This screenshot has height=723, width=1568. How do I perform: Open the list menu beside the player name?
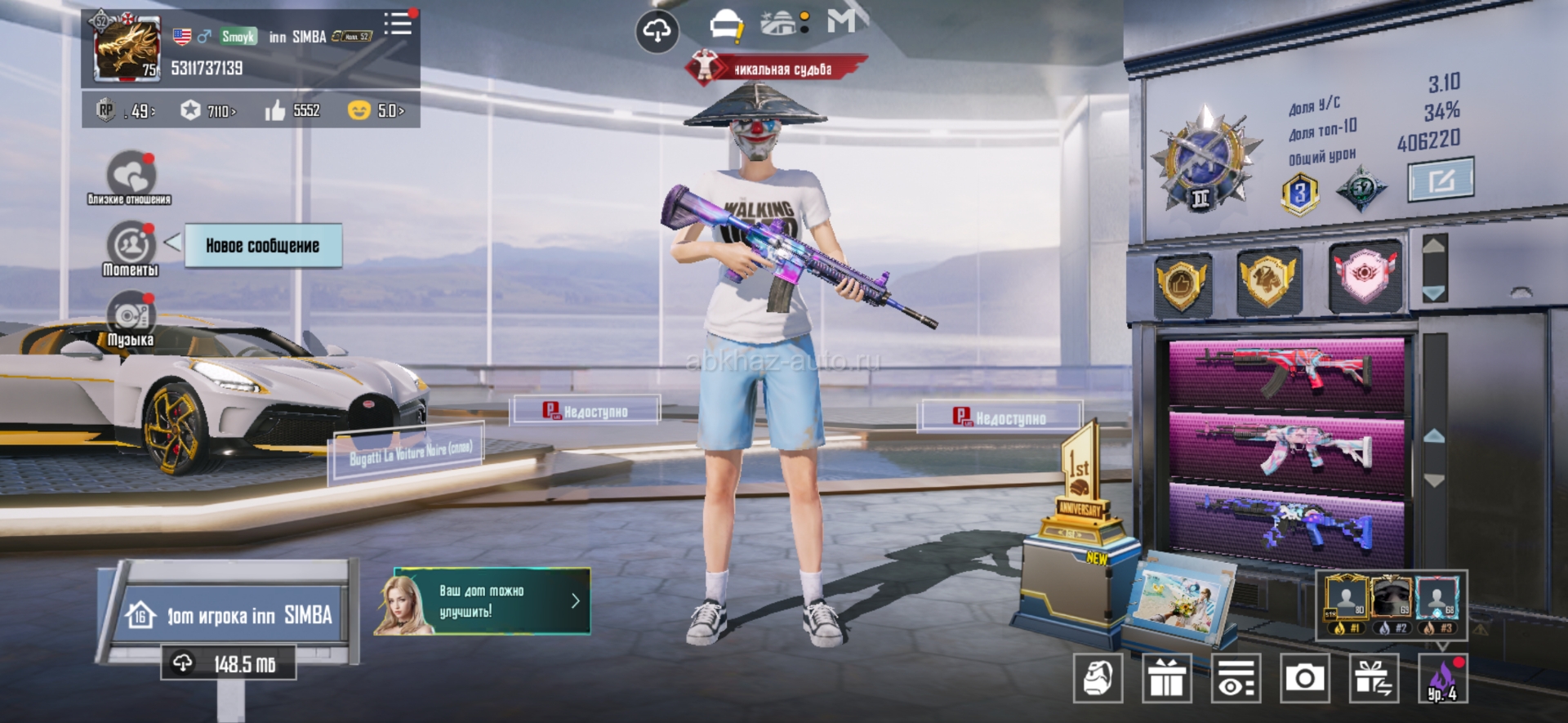[399, 24]
